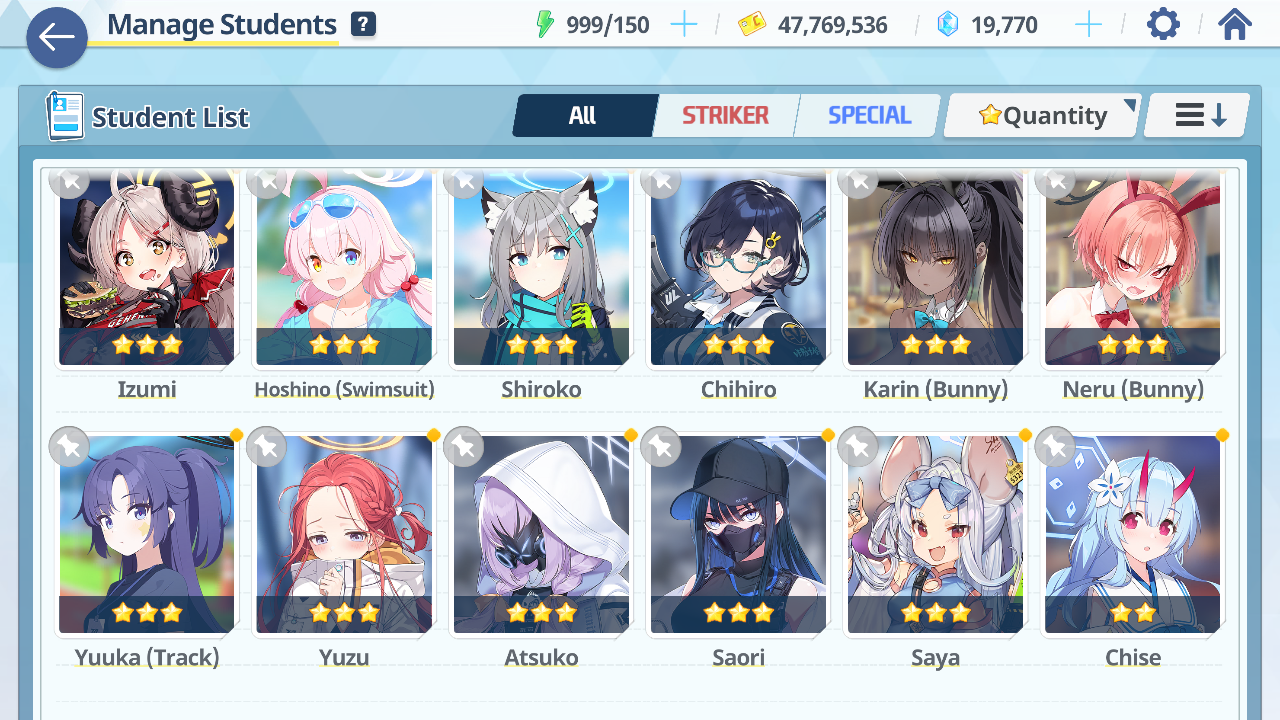
Task: Return to the home screen
Action: coord(1235,25)
